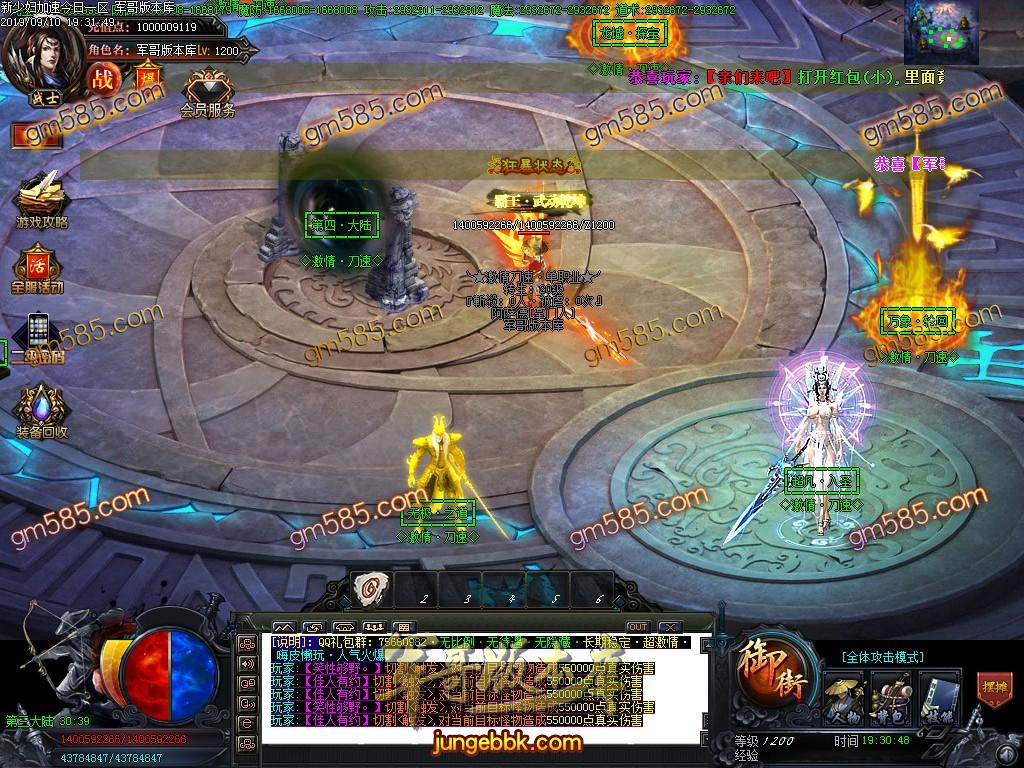This screenshot has width=1024, height=768.
Task: Select the first hotbar slot with scroll item
Action: coord(371,589)
